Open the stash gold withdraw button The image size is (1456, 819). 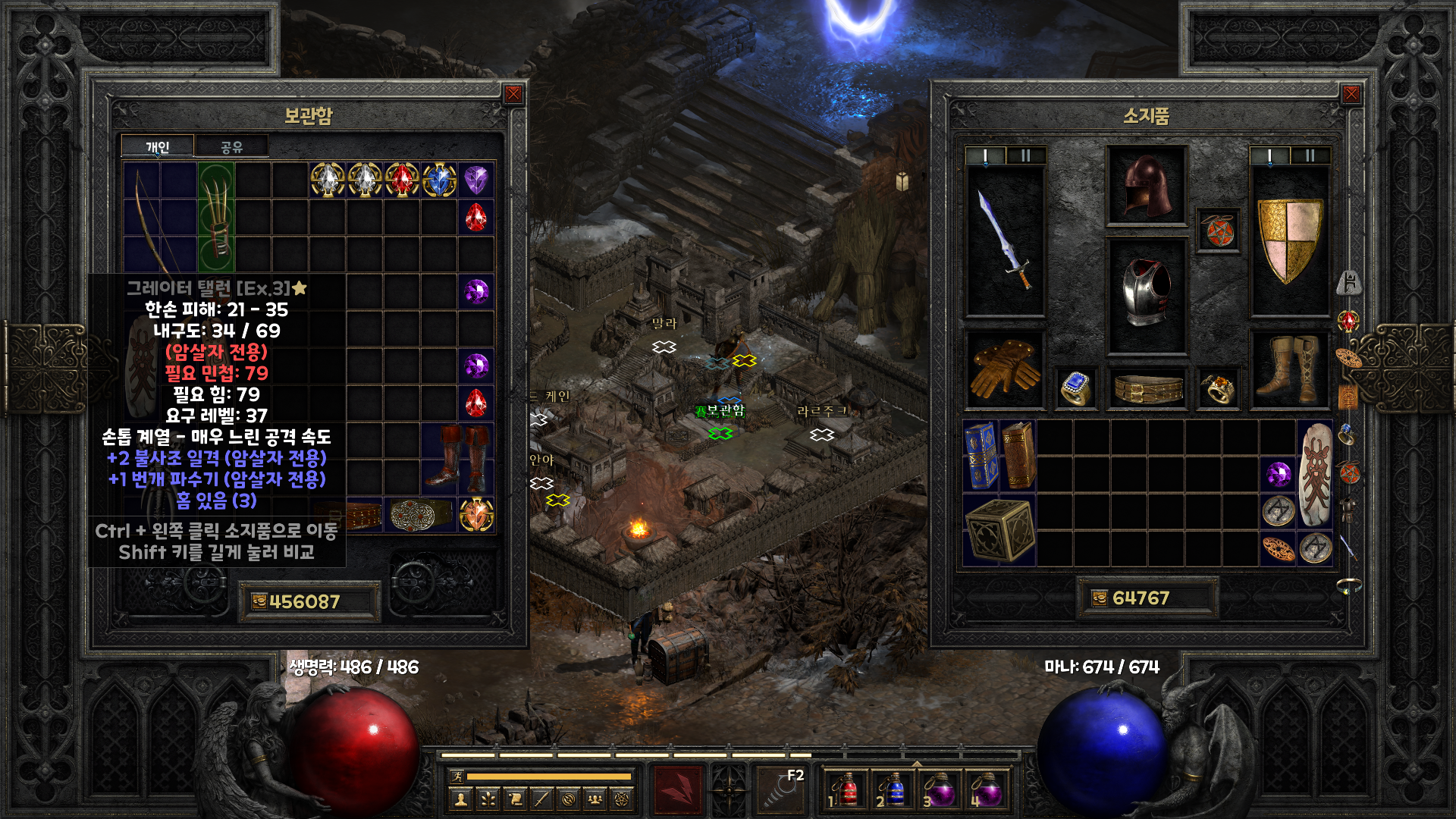[259, 601]
